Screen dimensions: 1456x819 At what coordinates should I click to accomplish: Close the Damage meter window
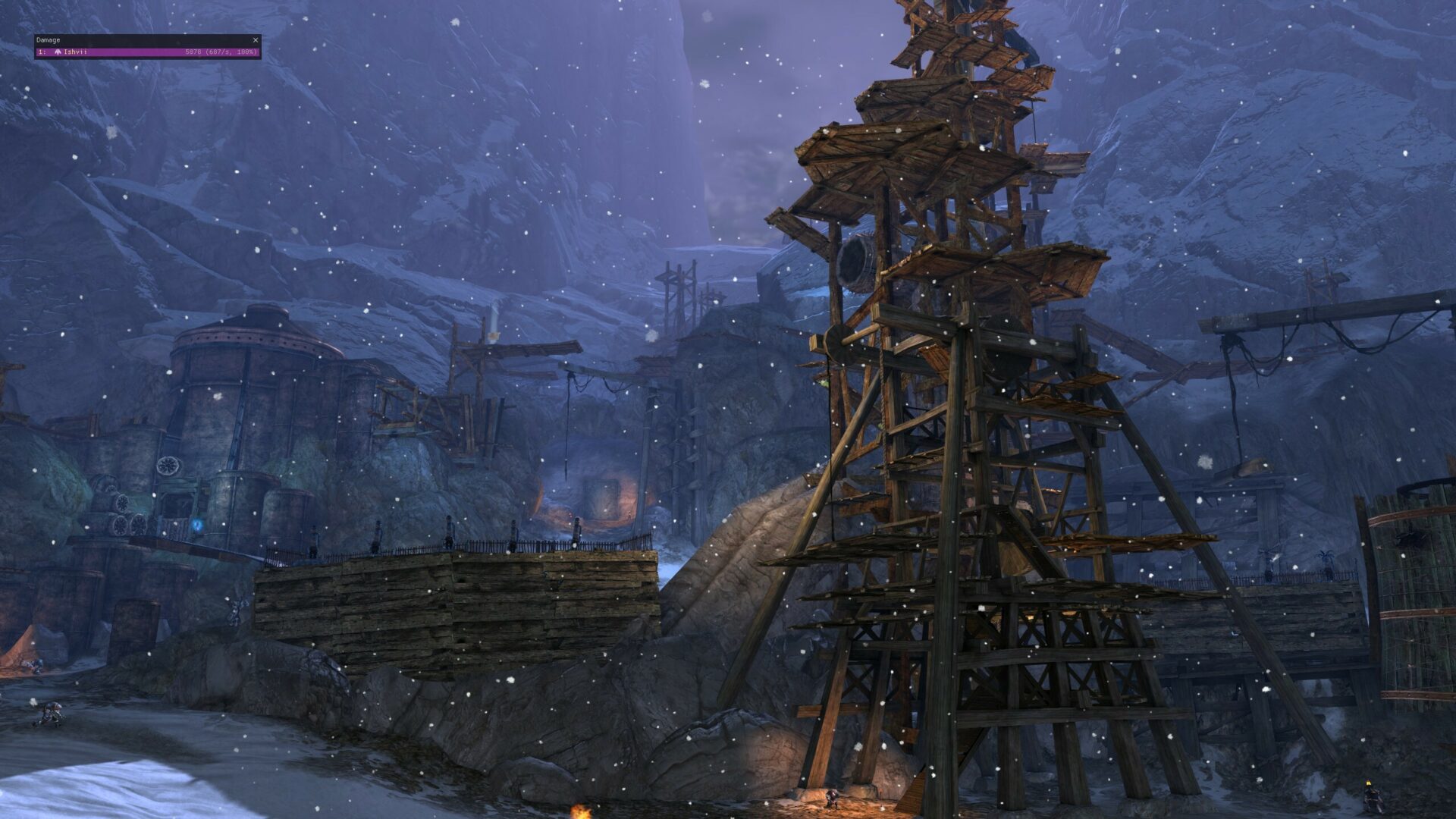[256, 40]
